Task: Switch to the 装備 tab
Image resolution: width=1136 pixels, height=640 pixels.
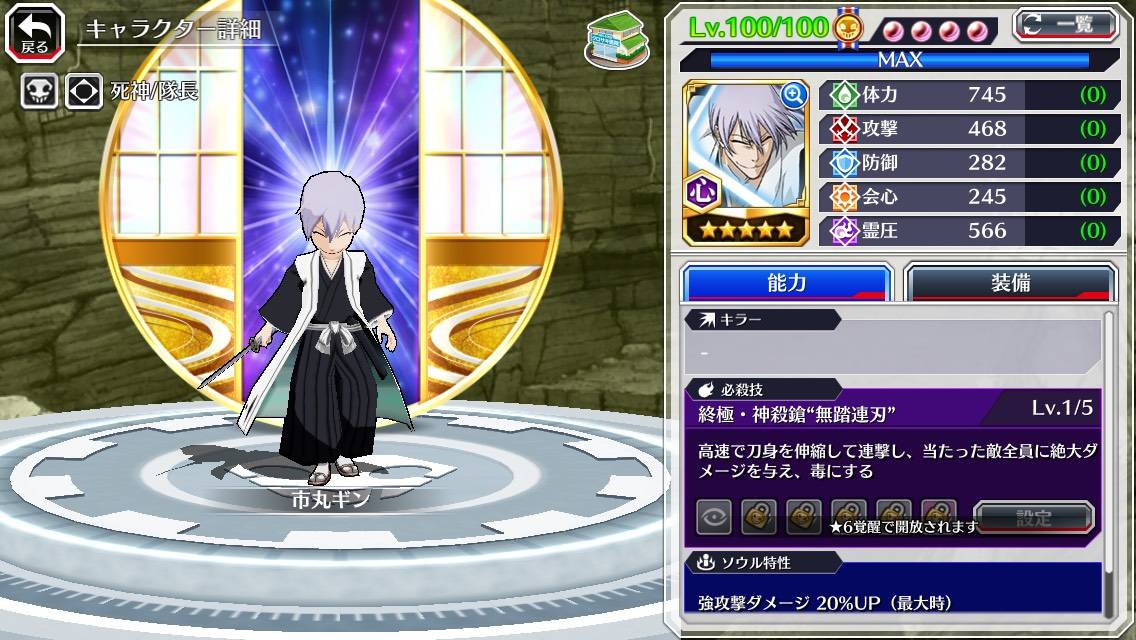Action: tap(1009, 283)
